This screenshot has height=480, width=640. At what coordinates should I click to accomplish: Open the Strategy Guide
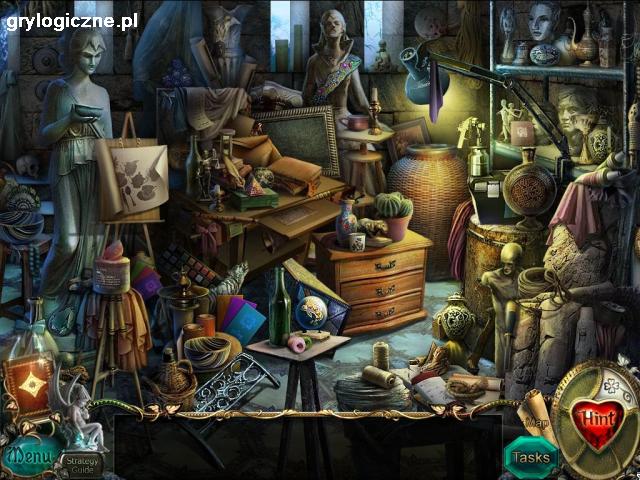(78, 462)
